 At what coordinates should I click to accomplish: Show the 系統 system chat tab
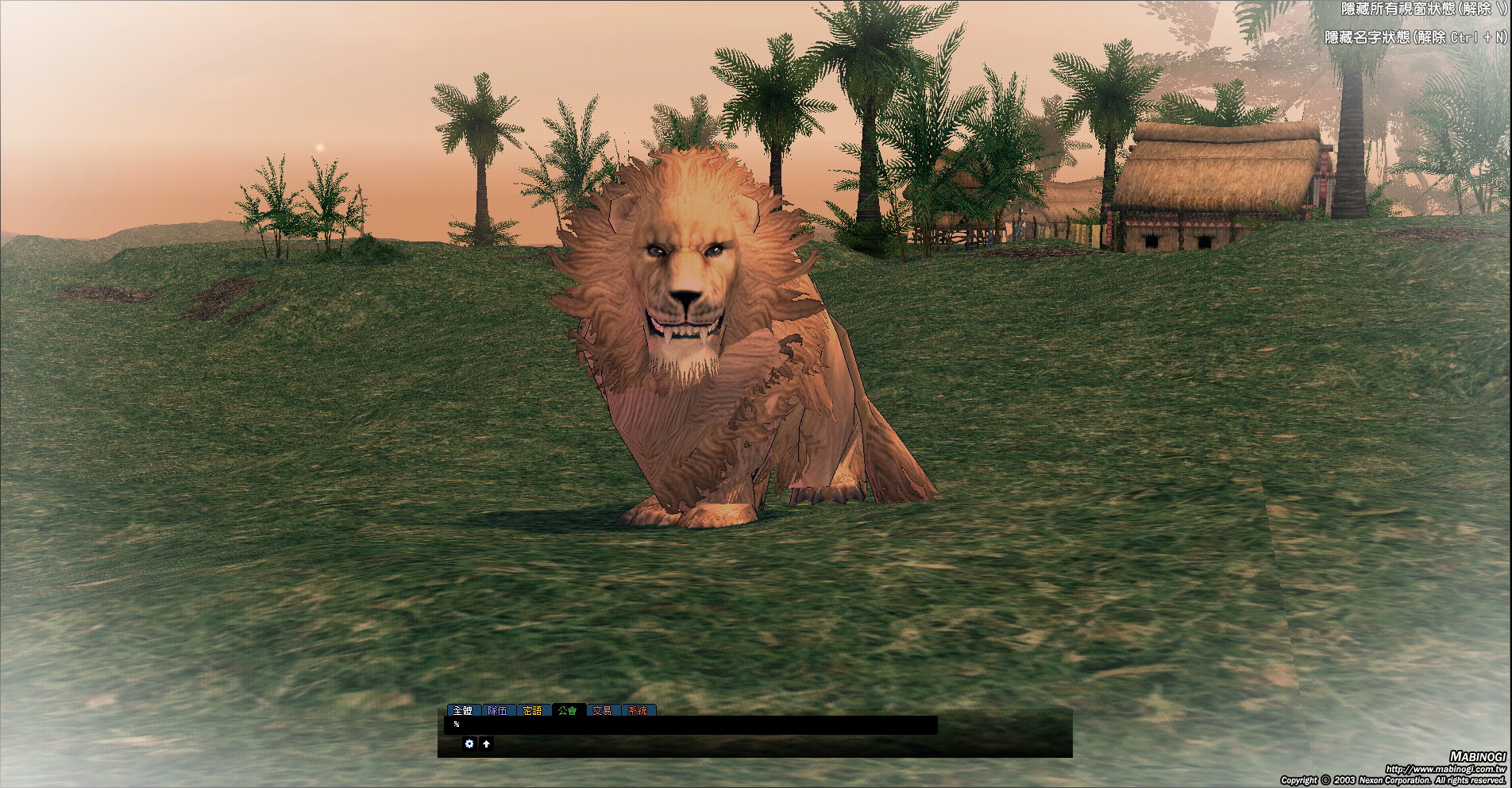coord(638,710)
